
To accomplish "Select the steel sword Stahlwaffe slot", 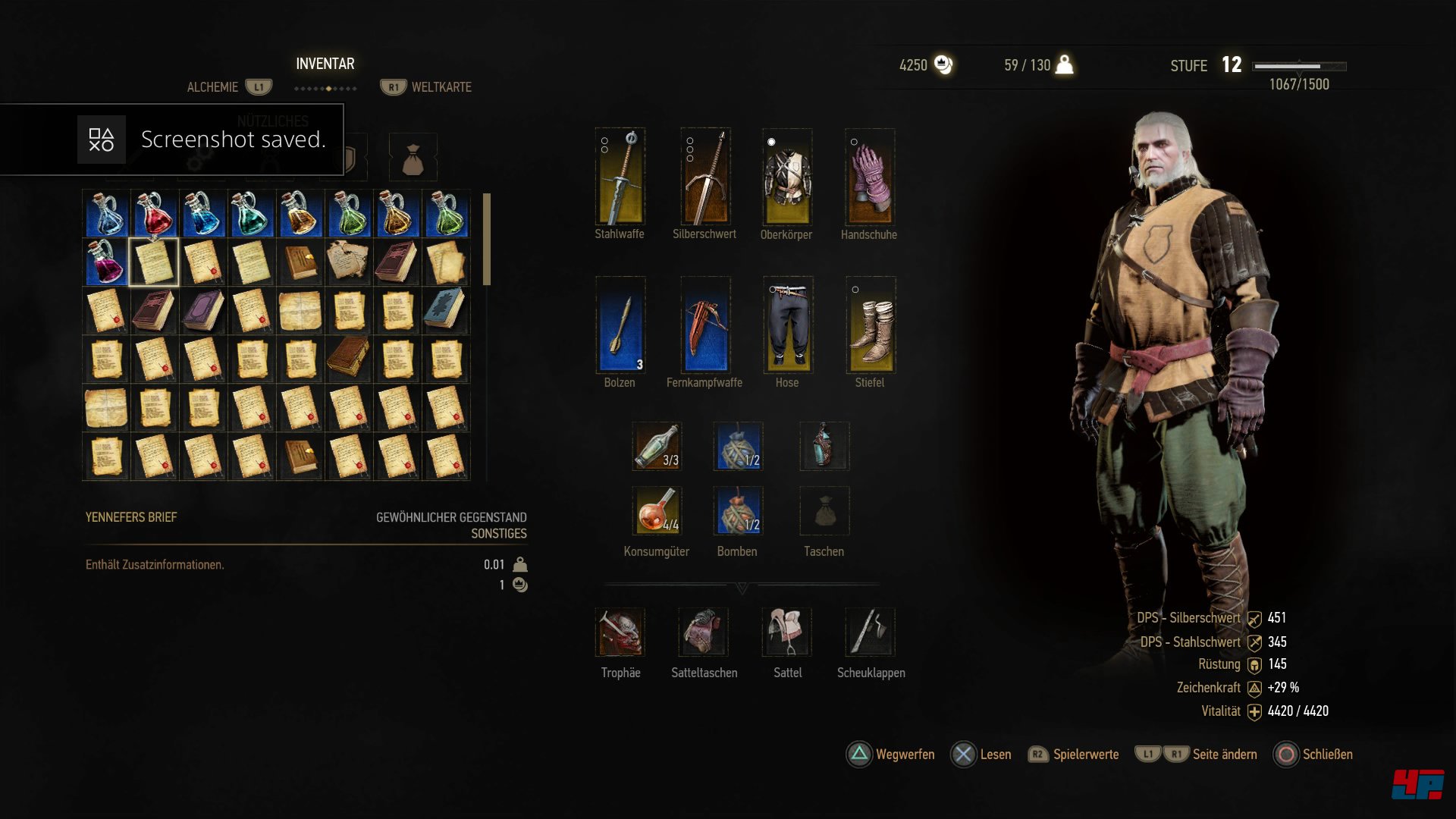I will coord(620,177).
